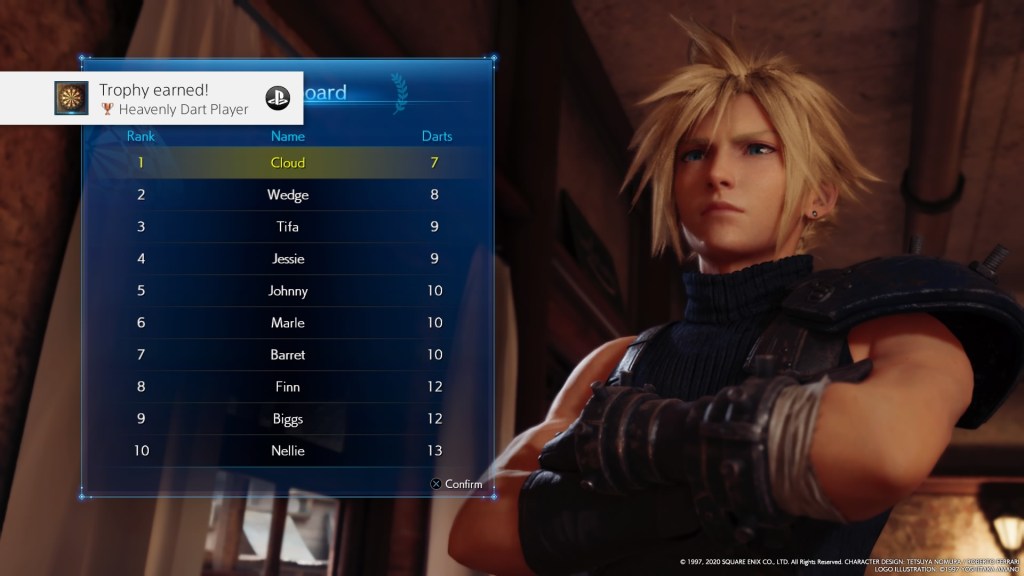This screenshot has width=1024, height=576.
Task: Select Cloud's top leaderboard row
Action: point(288,163)
